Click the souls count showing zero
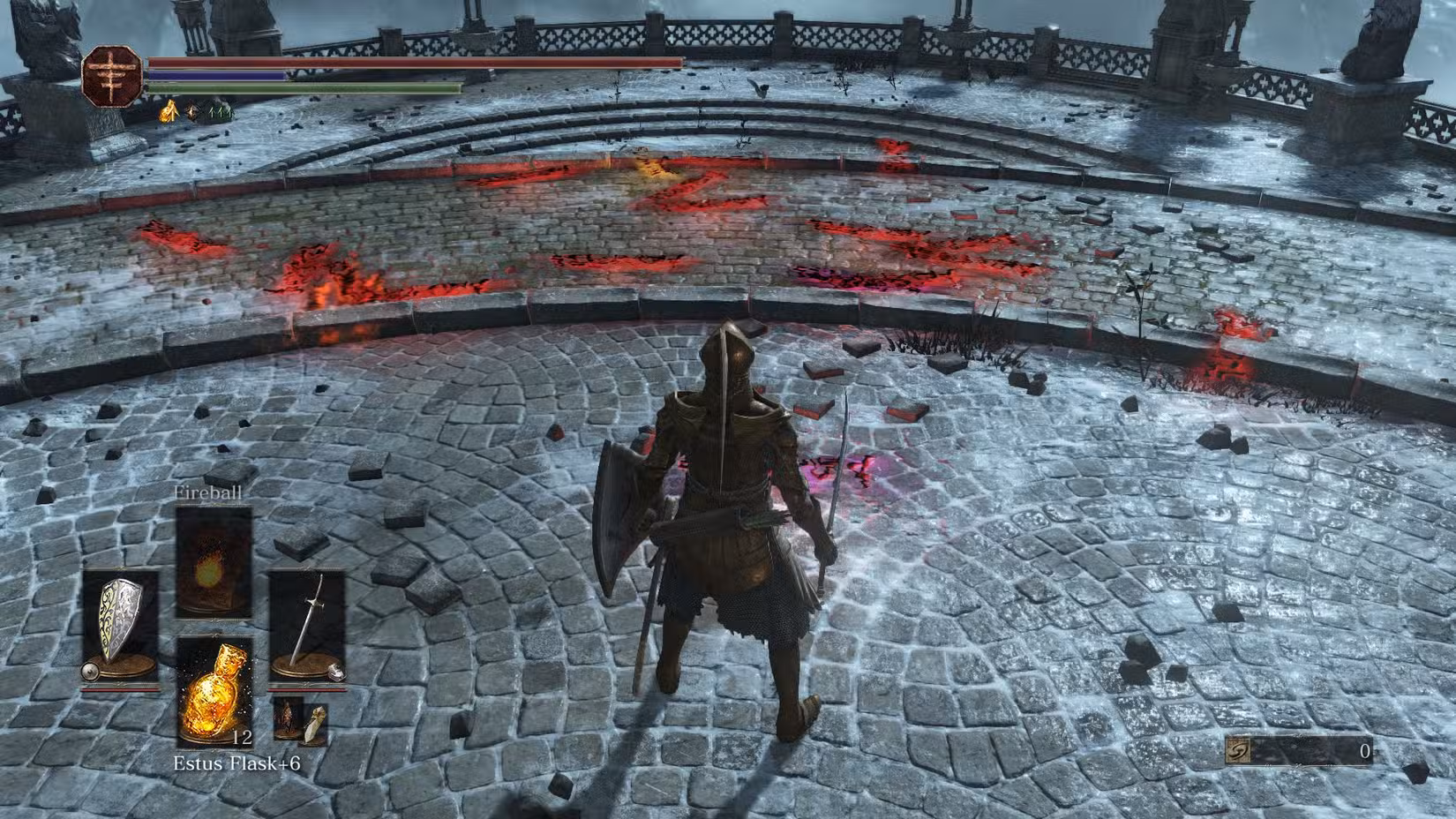This screenshot has height=819, width=1456. pos(1364,749)
